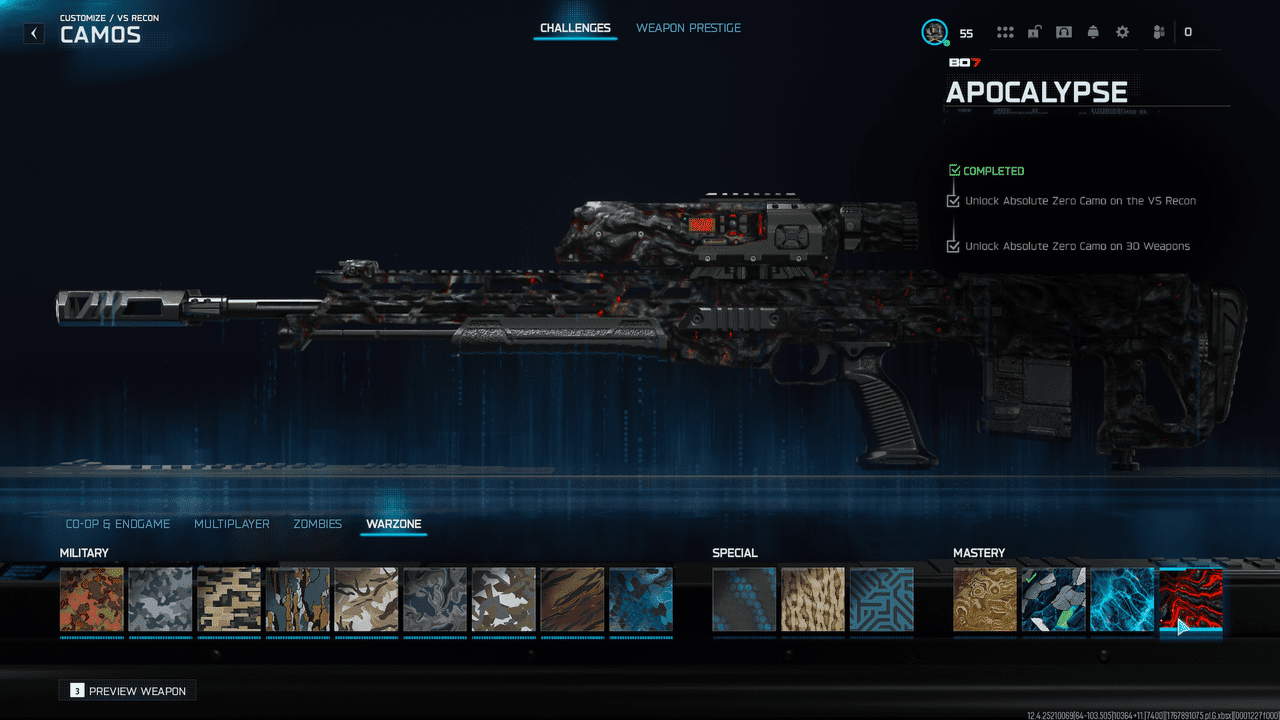Open the Notifications bell
Image resolution: width=1280 pixels, height=720 pixels.
[x=1092, y=31]
